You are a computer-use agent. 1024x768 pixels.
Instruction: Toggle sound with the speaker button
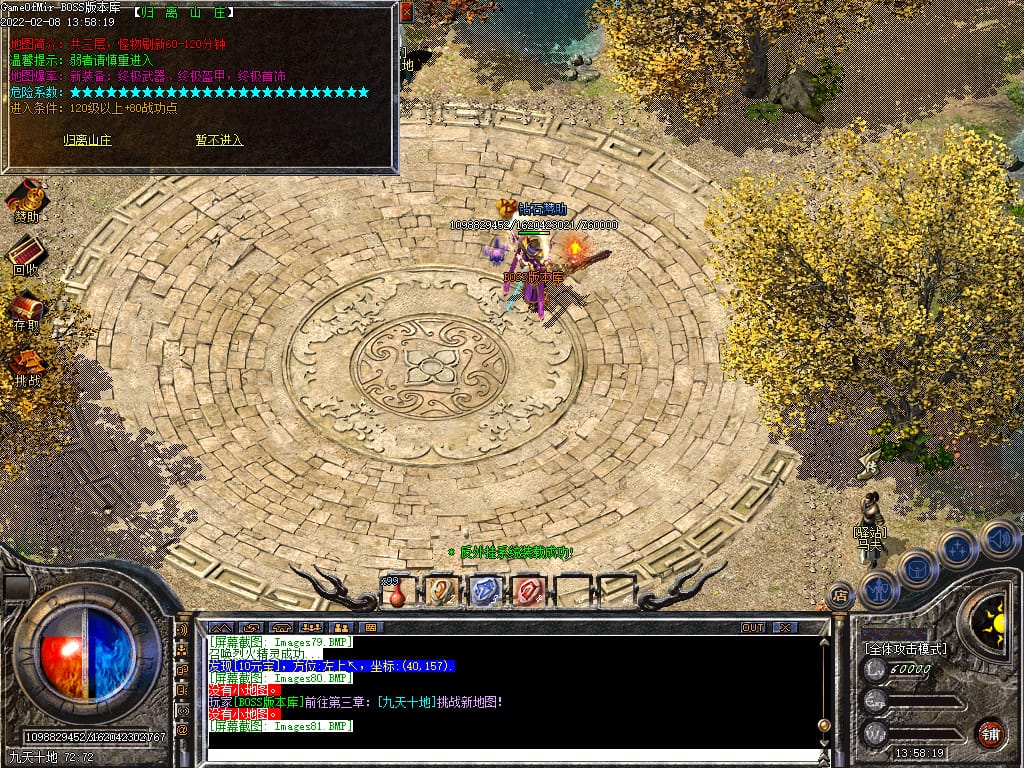(998, 538)
